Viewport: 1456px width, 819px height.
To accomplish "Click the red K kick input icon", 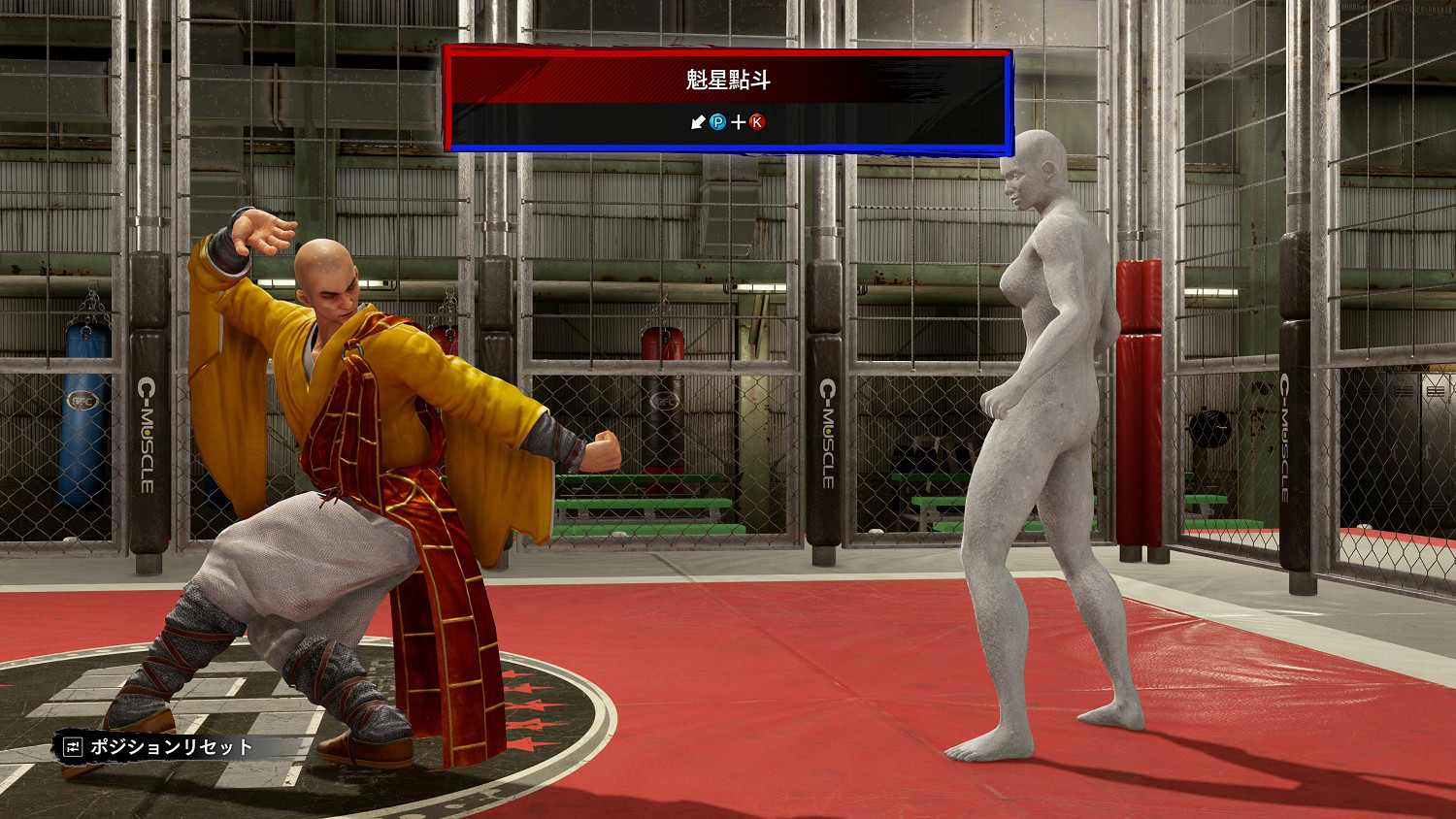I will [x=756, y=122].
